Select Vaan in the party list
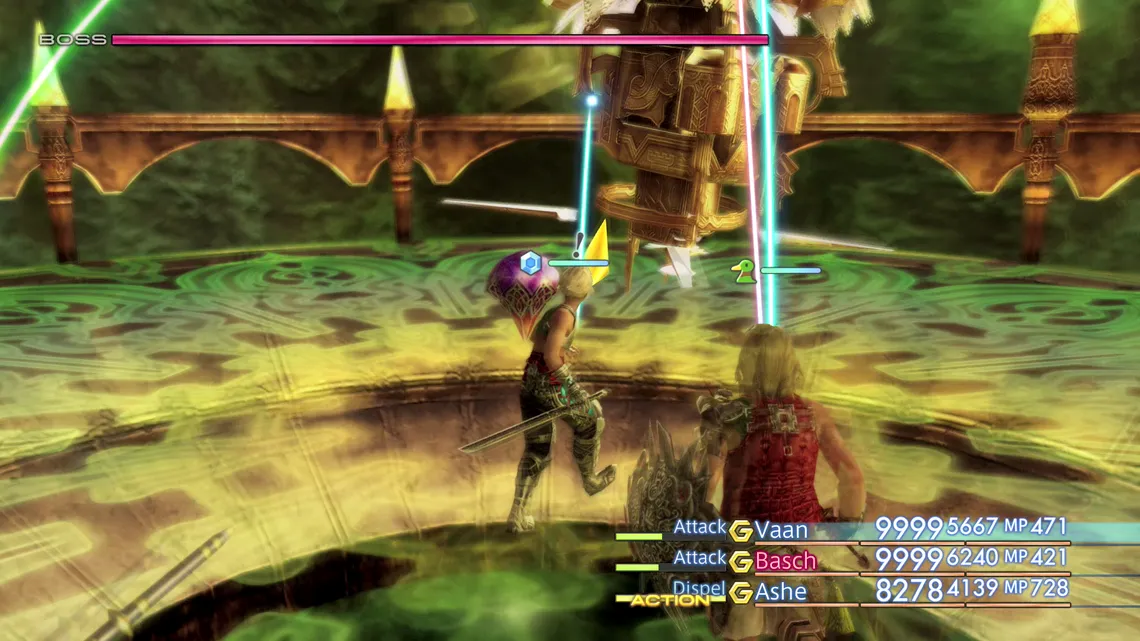The width and height of the screenshot is (1140, 641). click(781, 530)
